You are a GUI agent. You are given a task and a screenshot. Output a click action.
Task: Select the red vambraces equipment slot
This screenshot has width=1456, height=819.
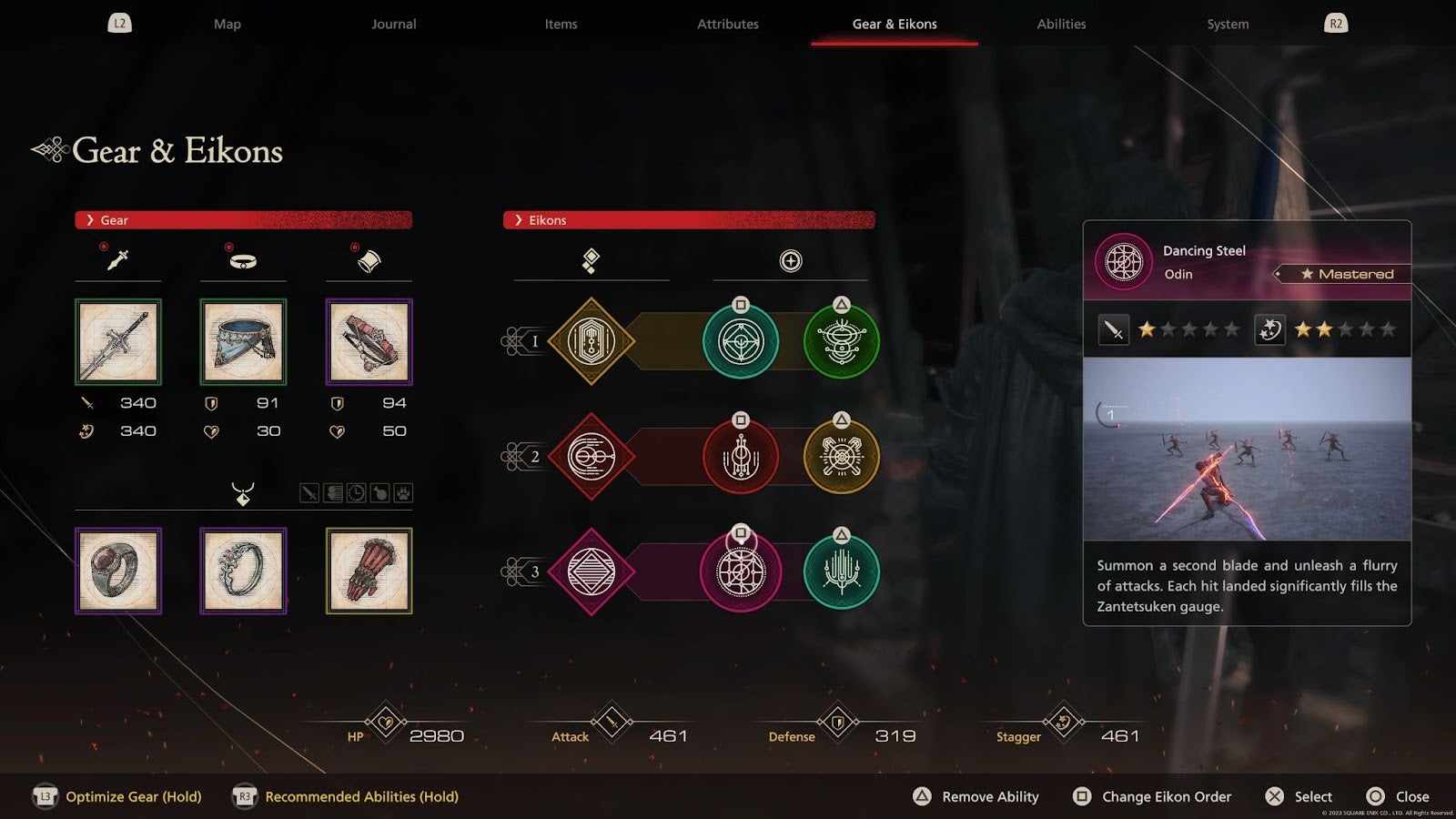[x=369, y=342]
